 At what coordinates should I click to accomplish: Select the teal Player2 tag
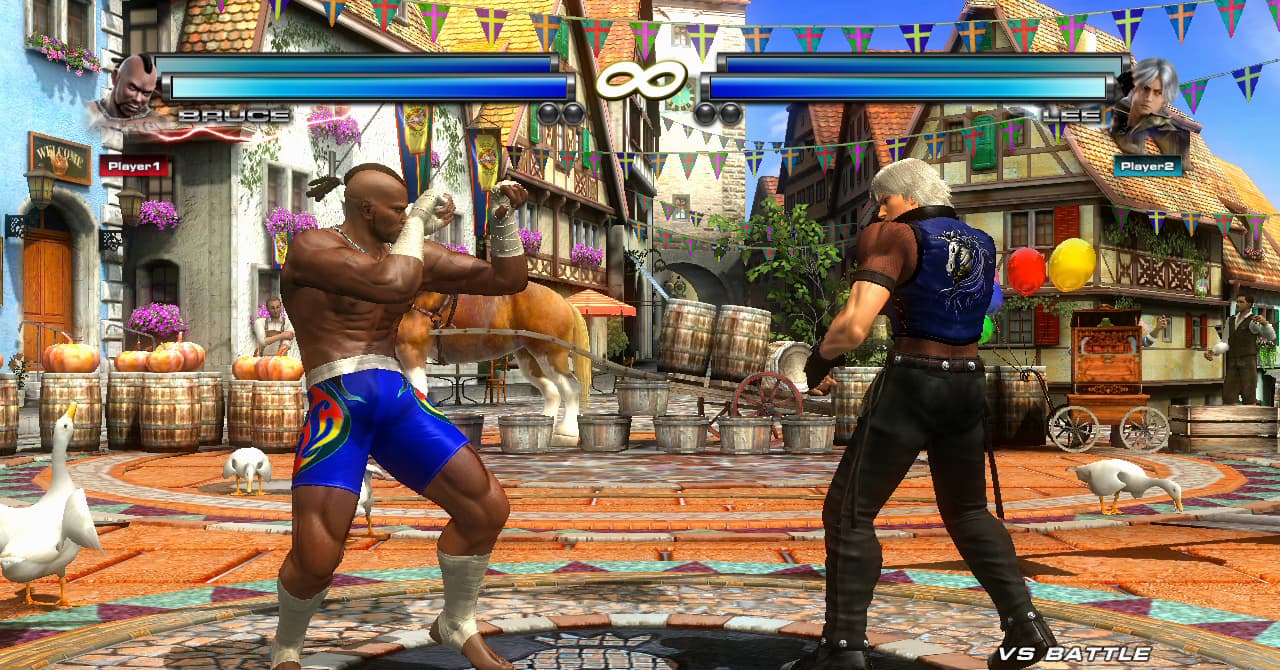click(1147, 165)
